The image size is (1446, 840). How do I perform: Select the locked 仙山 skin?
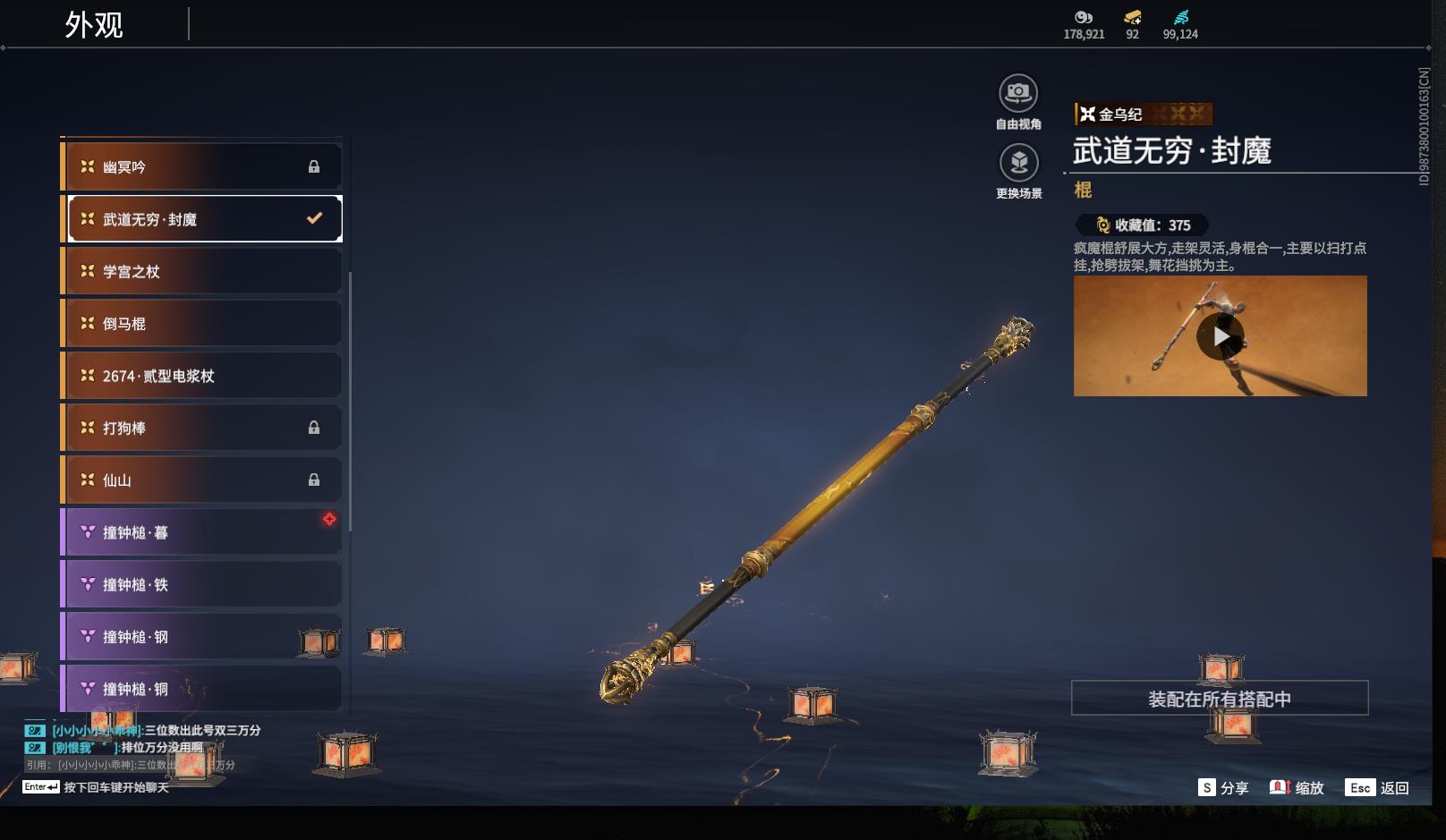(202, 480)
